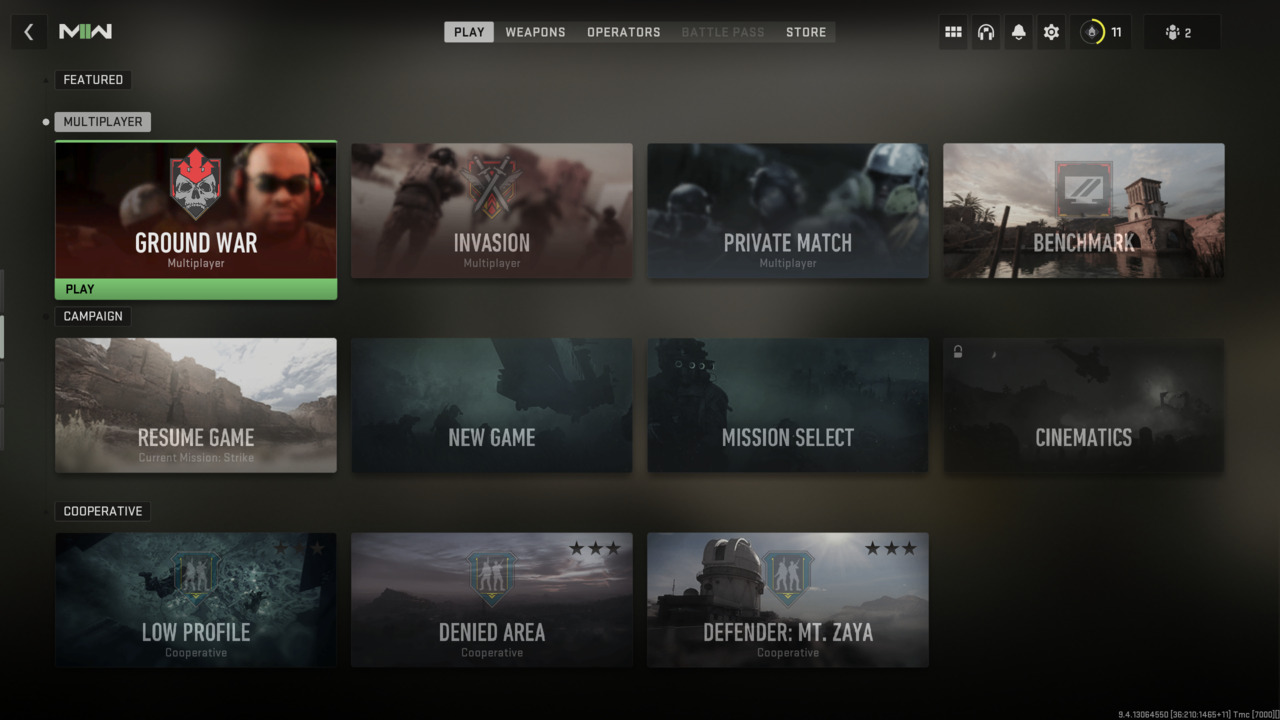This screenshot has height=720, width=1280.
Task: Select the BENCHMARK tile
Action: tap(1083, 211)
